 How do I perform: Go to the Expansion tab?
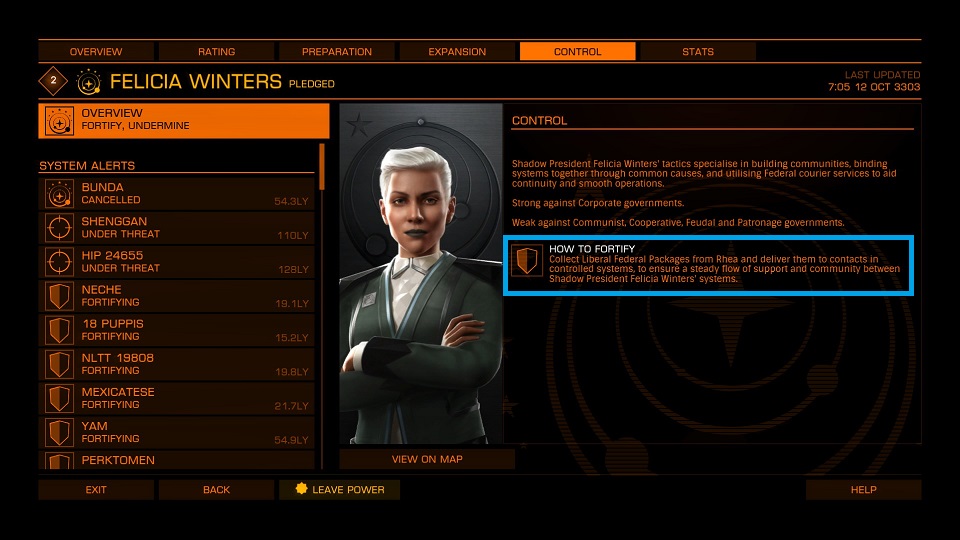[457, 52]
